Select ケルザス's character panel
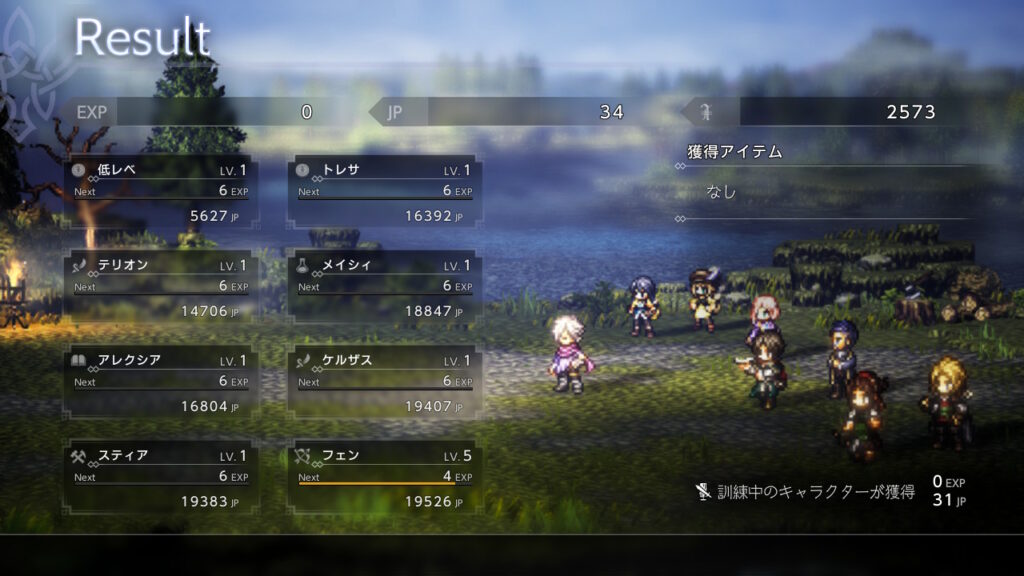Image resolution: width=1024 pixels, height=576 pixels. click(384, 383)
